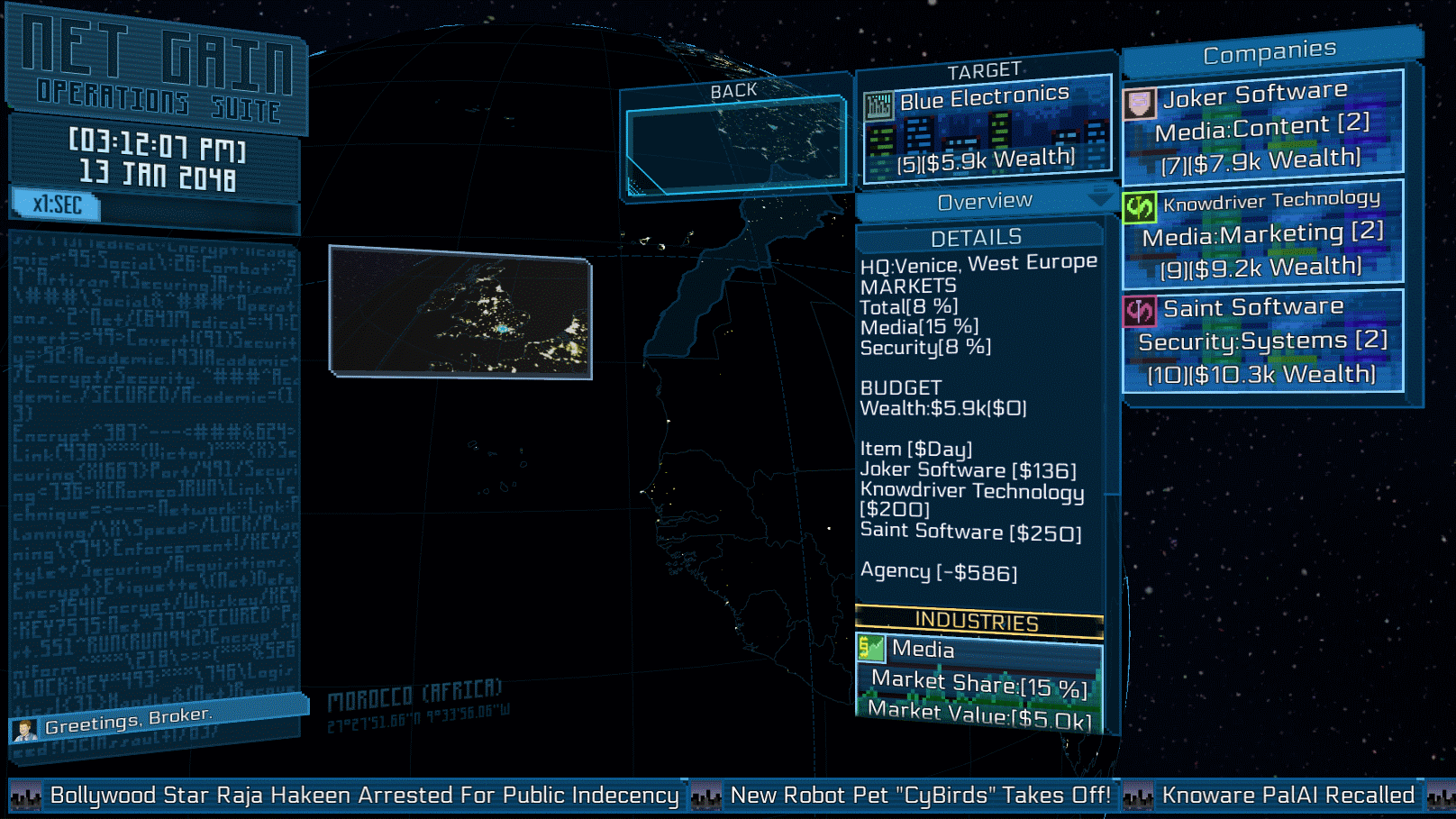Open the Overview dropdown

985,202
